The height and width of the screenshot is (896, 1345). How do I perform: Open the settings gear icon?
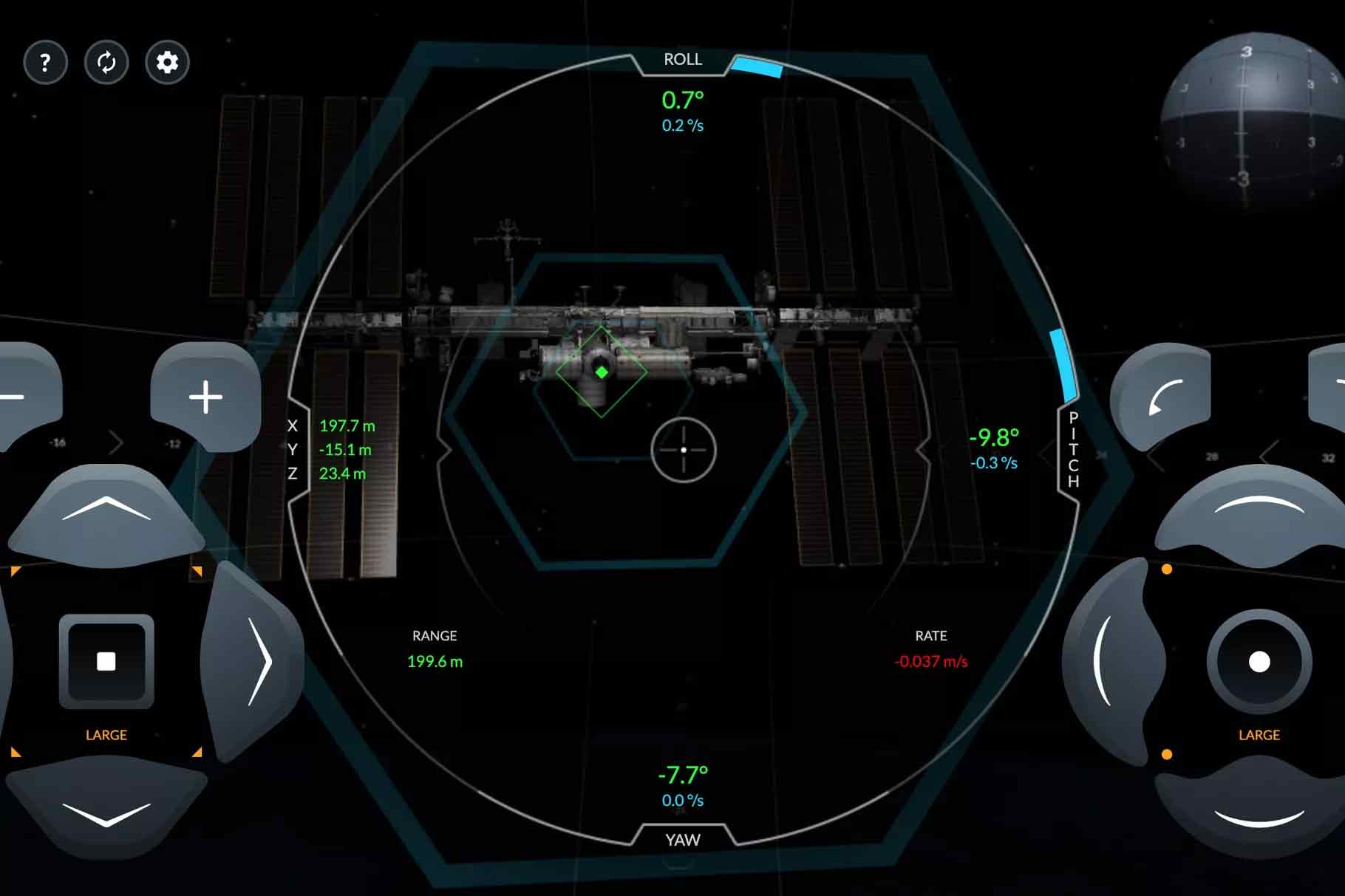pyautogui.click(x=166, y=63)
